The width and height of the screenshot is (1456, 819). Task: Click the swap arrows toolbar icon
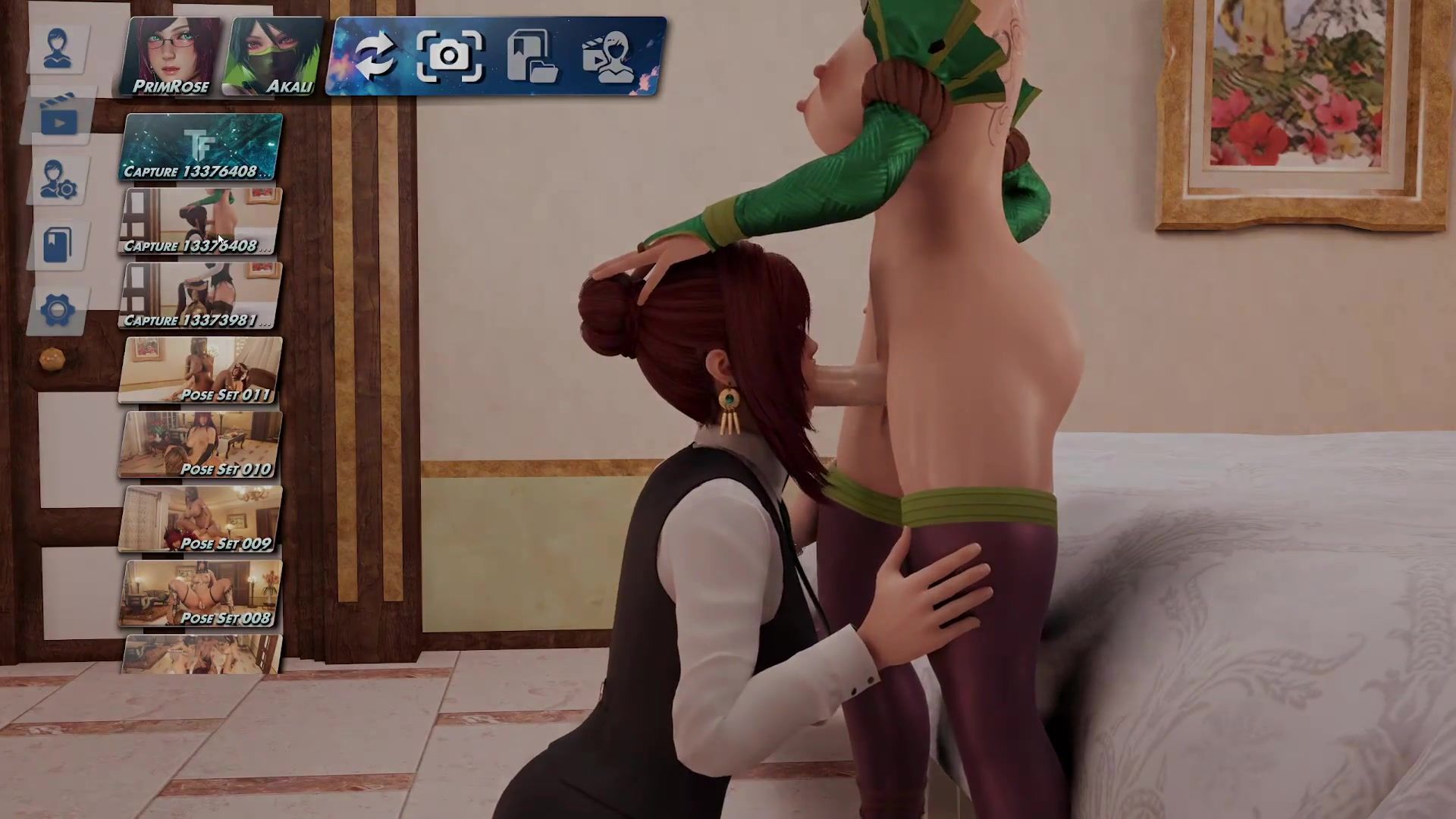point(375,56)
